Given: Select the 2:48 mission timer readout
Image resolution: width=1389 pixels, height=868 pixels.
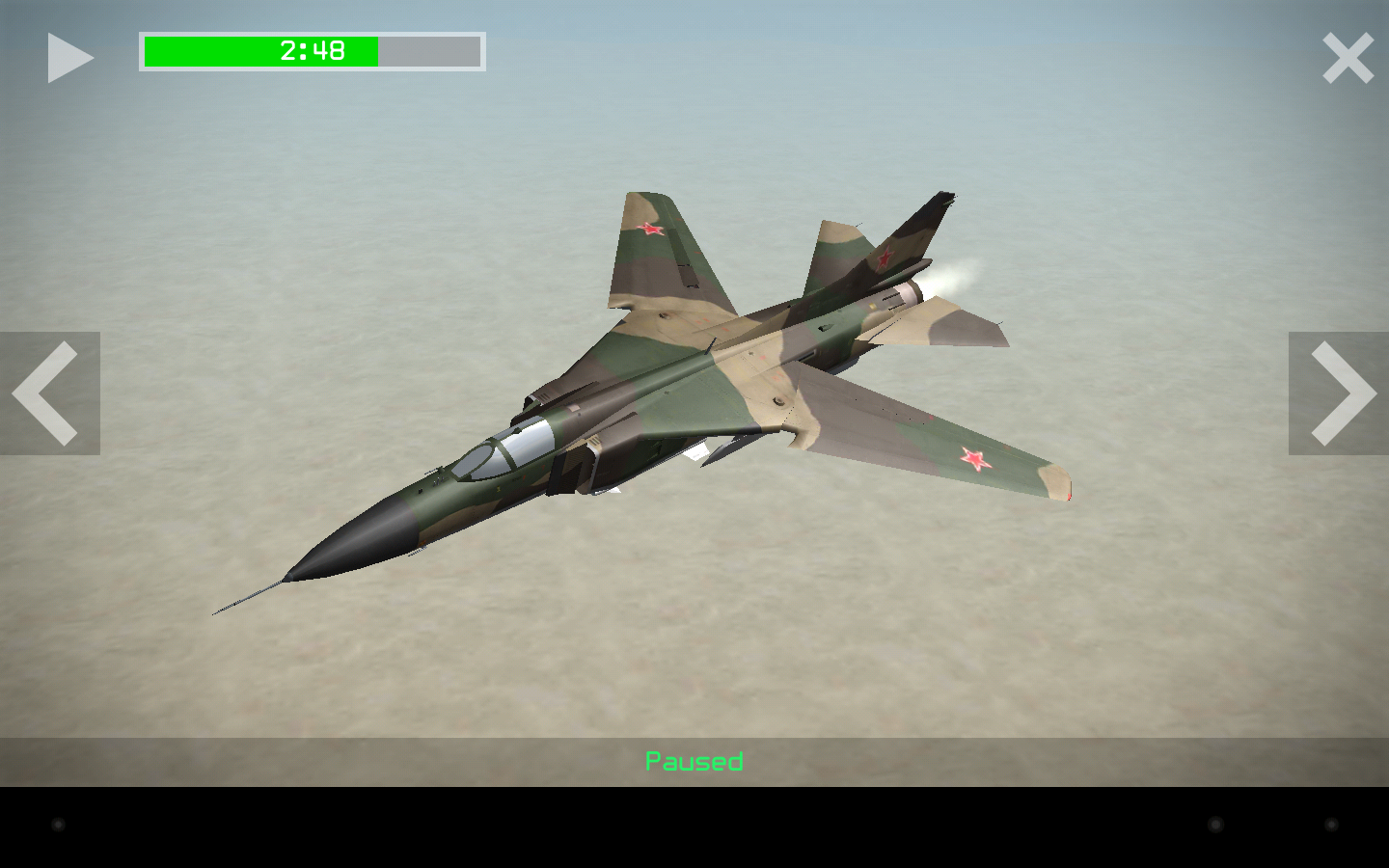Looking at the screenshot, I should [311, 50].
